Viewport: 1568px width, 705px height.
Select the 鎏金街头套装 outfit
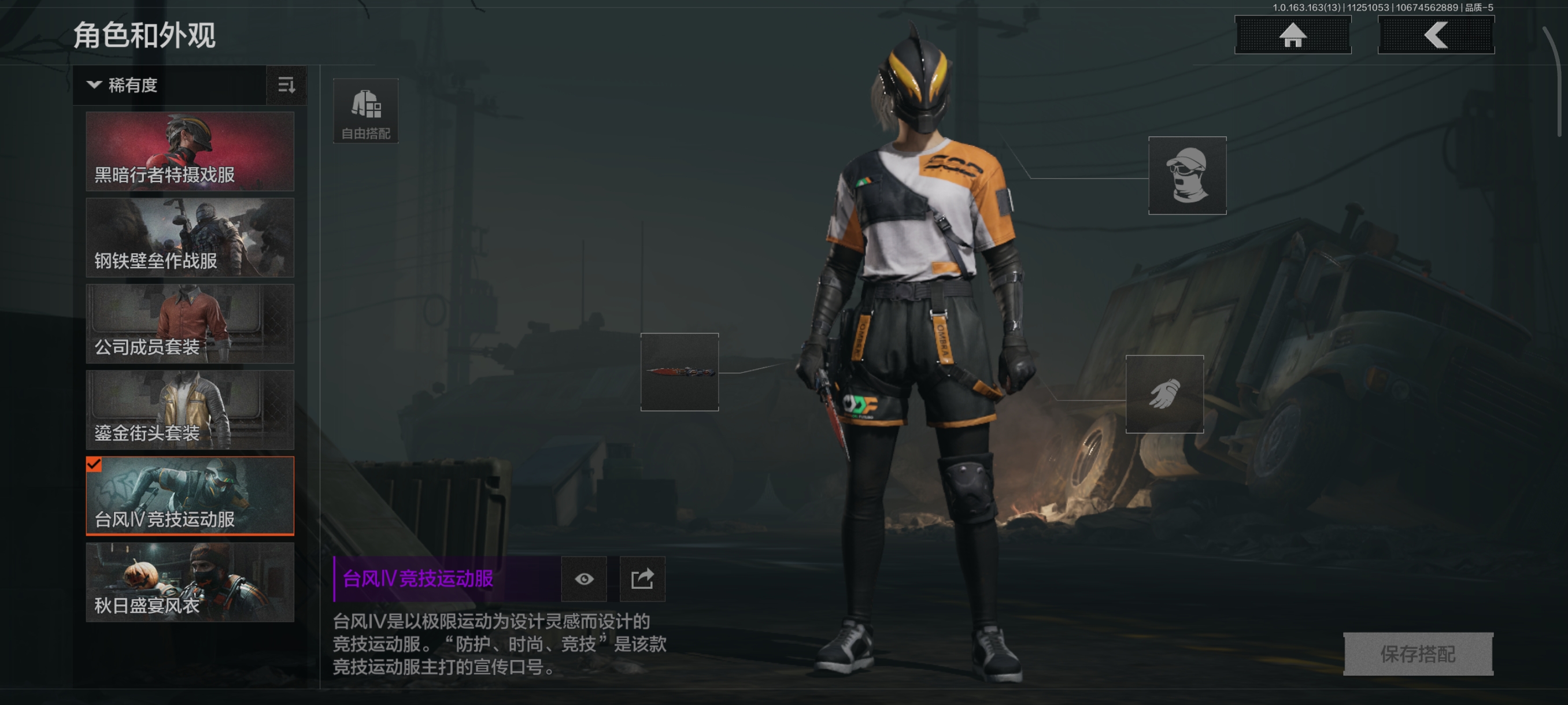pos(190,409)
